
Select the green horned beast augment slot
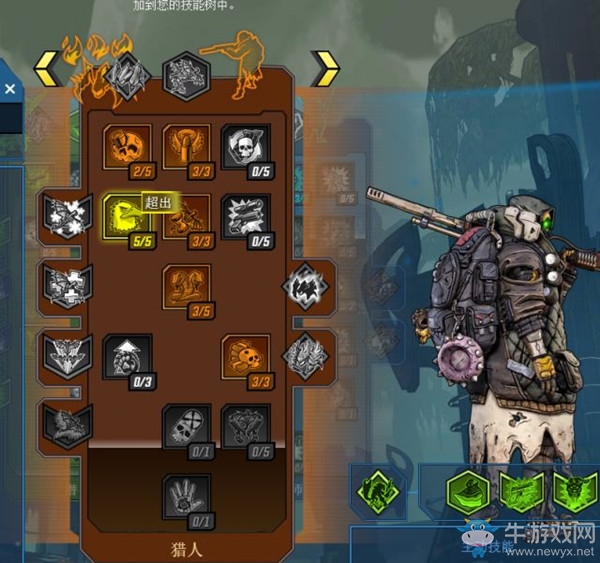pos(574,491)
